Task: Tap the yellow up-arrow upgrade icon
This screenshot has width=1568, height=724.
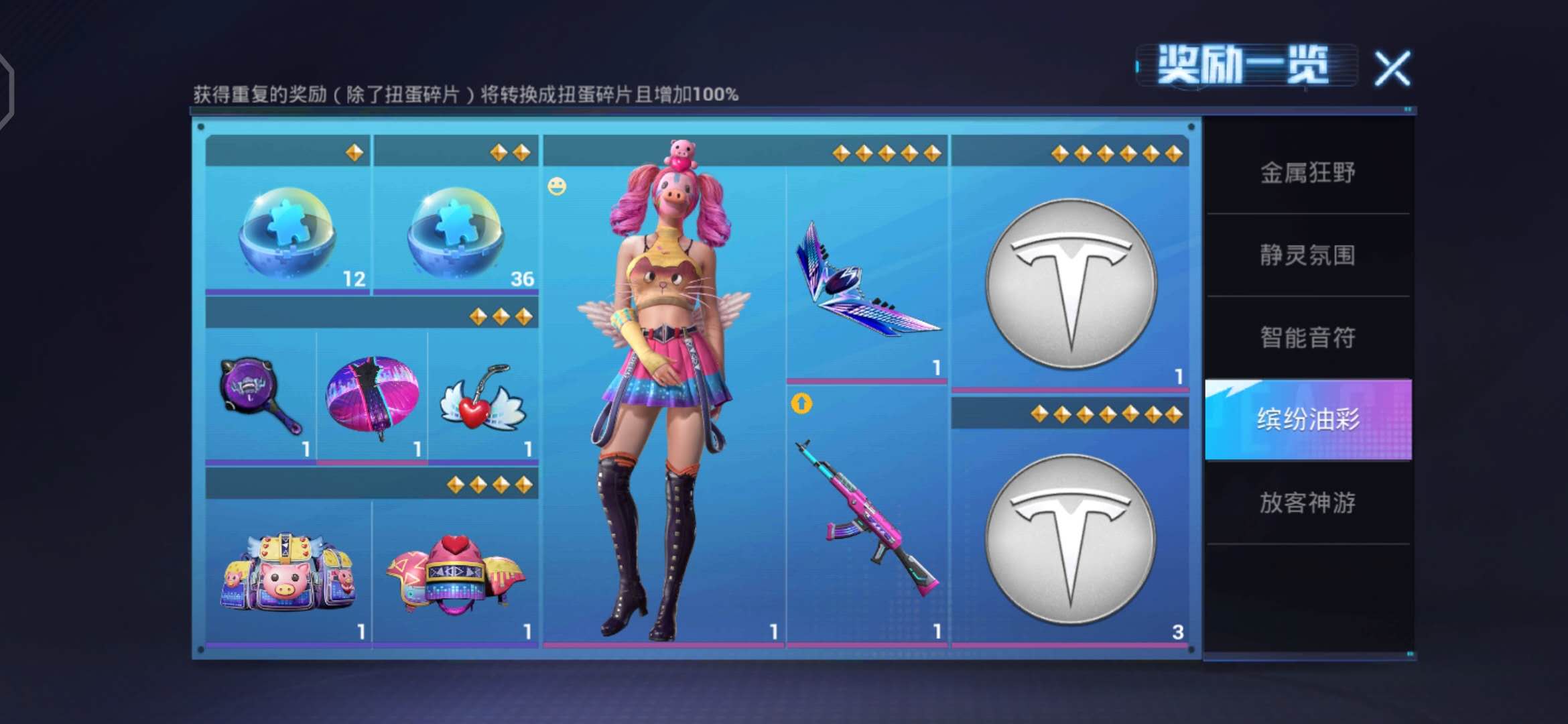Action: pyautogui.click(x=801, y=404)
